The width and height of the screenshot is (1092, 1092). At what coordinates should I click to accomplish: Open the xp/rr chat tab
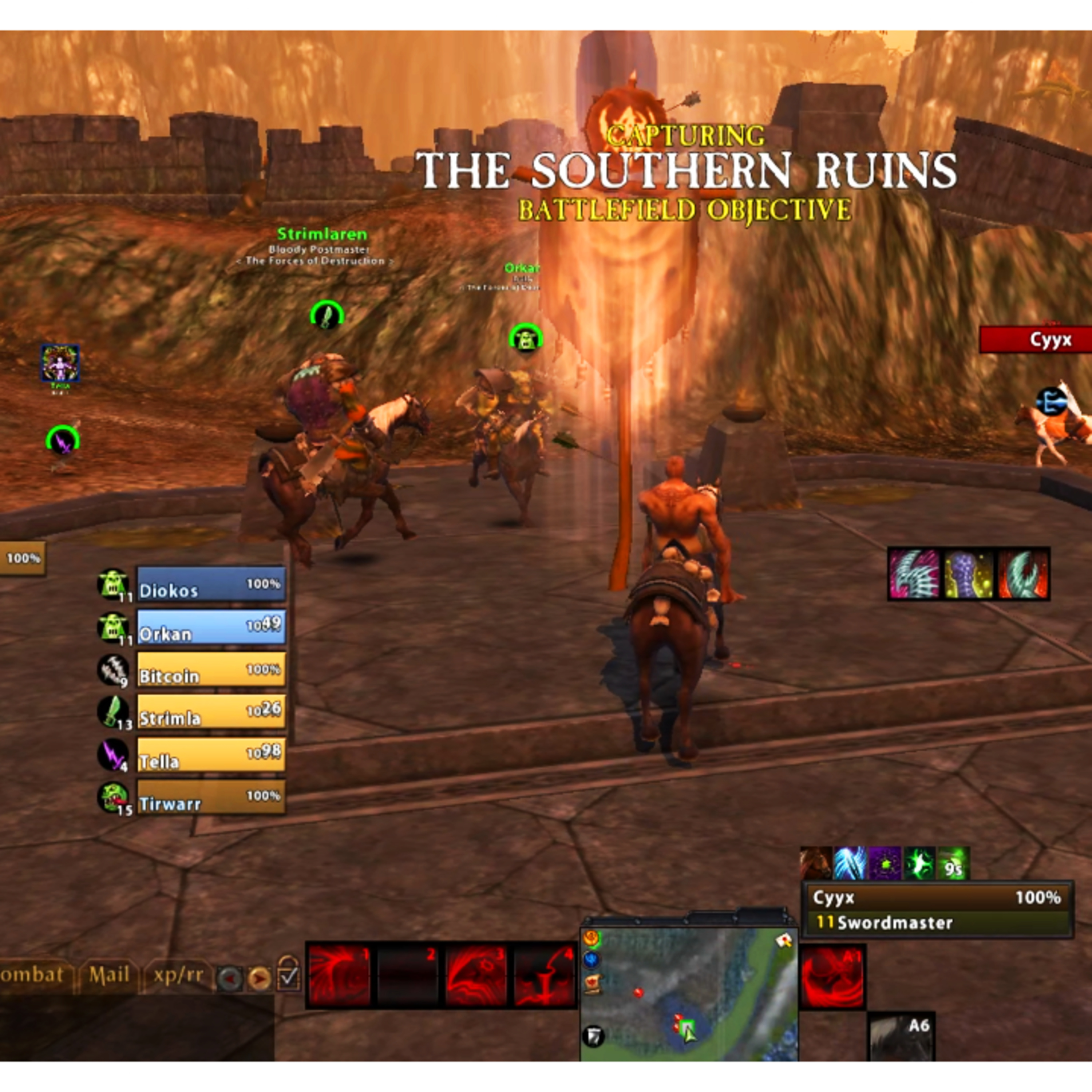coord(178,975)
